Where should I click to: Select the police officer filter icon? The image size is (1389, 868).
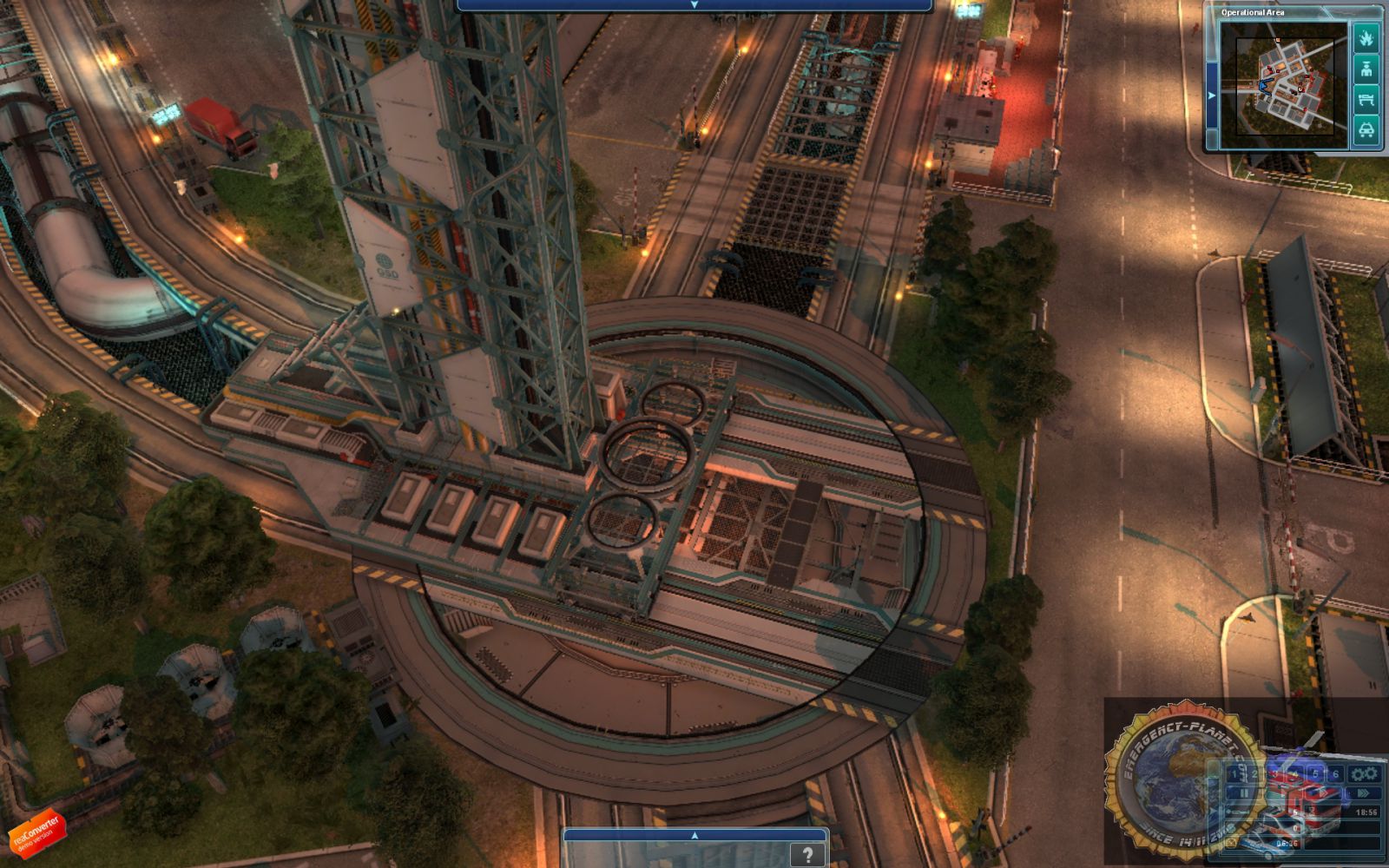[x=1366, y=69]
